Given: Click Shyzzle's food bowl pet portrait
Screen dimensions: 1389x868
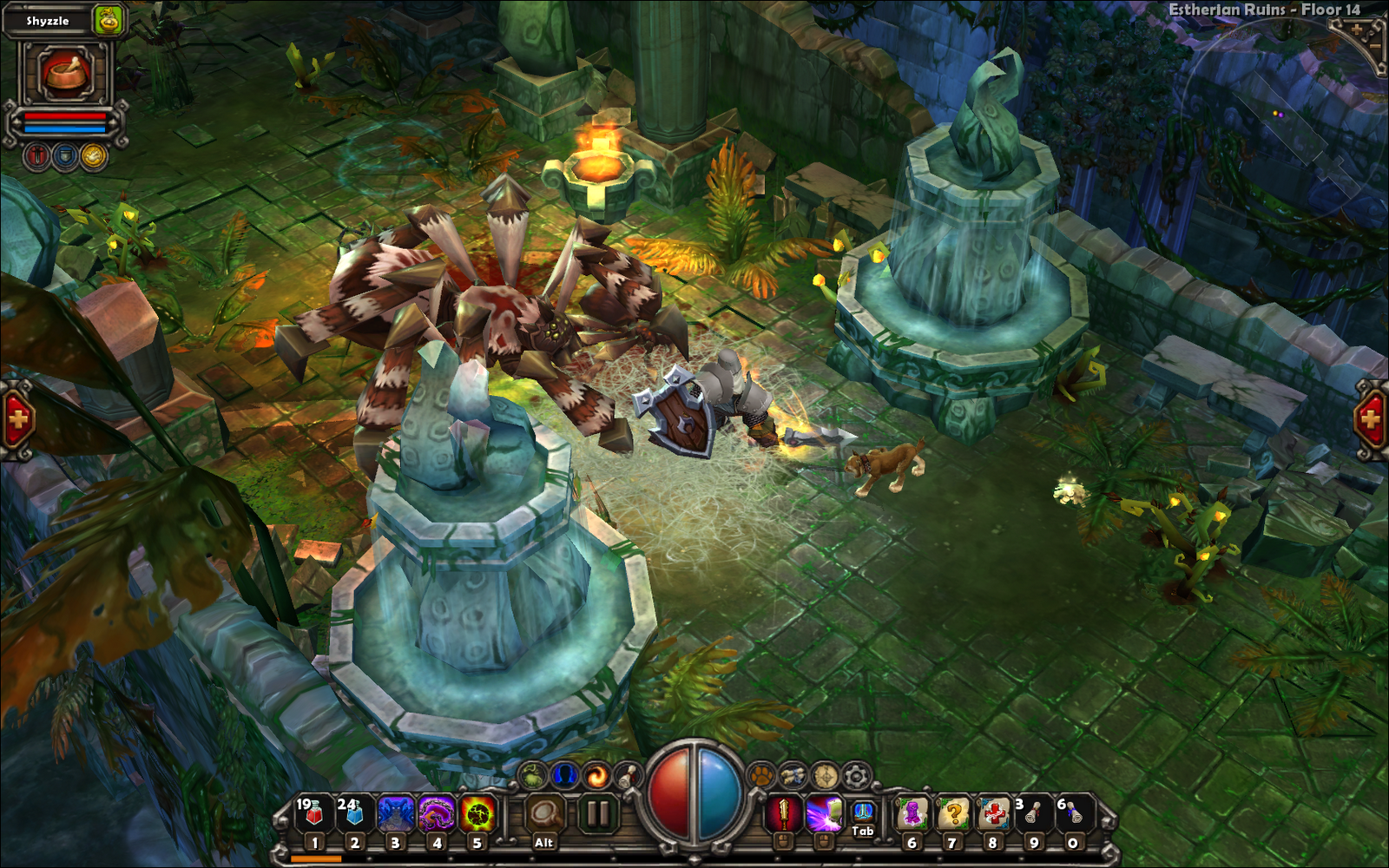Looking at the screenshot, I should (x=66, y=74).
